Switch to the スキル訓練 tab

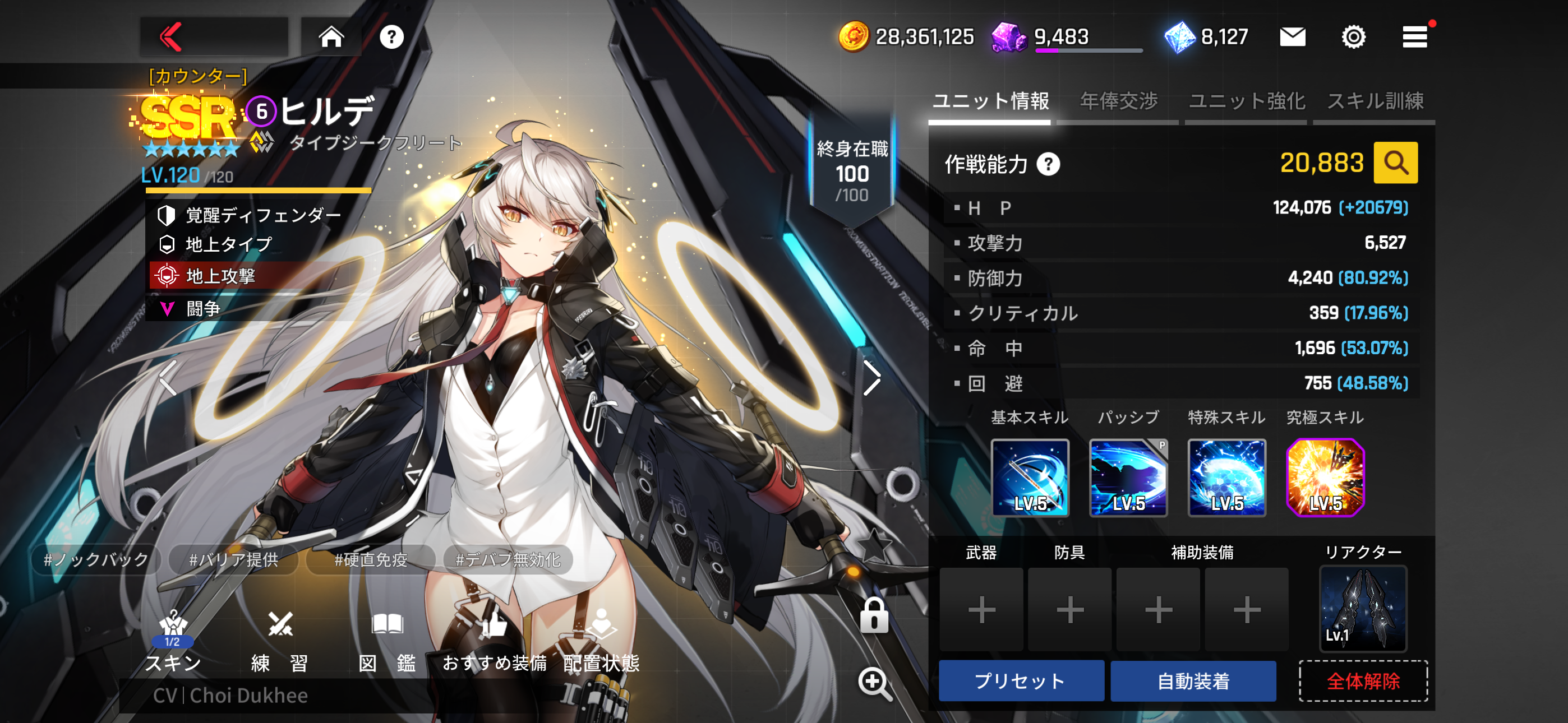1375,101
